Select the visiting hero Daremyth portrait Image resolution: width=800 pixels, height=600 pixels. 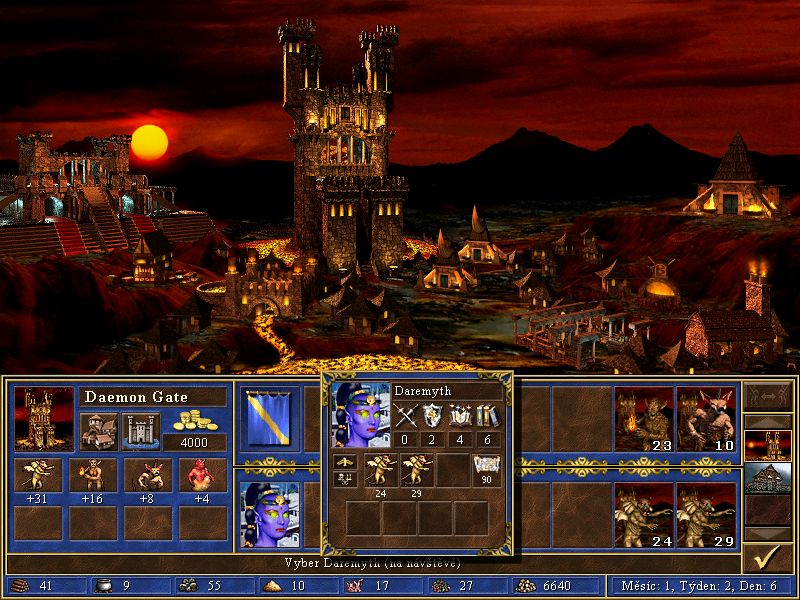[x=268, y=512]
